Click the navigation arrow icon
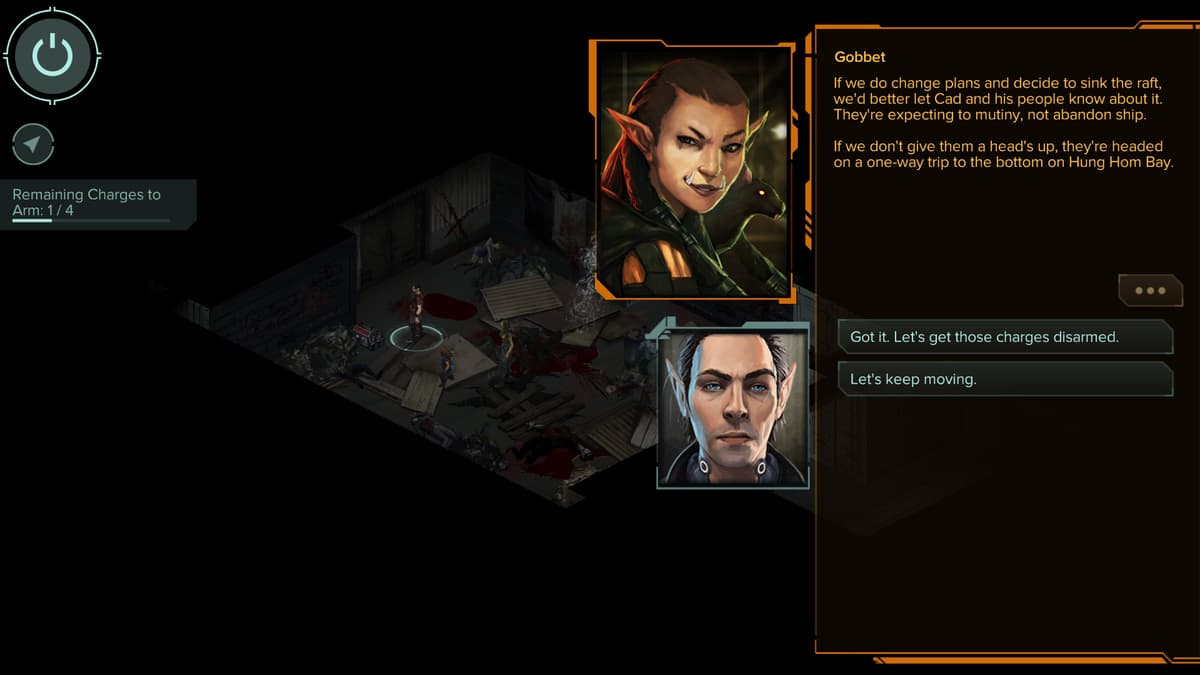The image size is (1200, 675). point(33,145)
